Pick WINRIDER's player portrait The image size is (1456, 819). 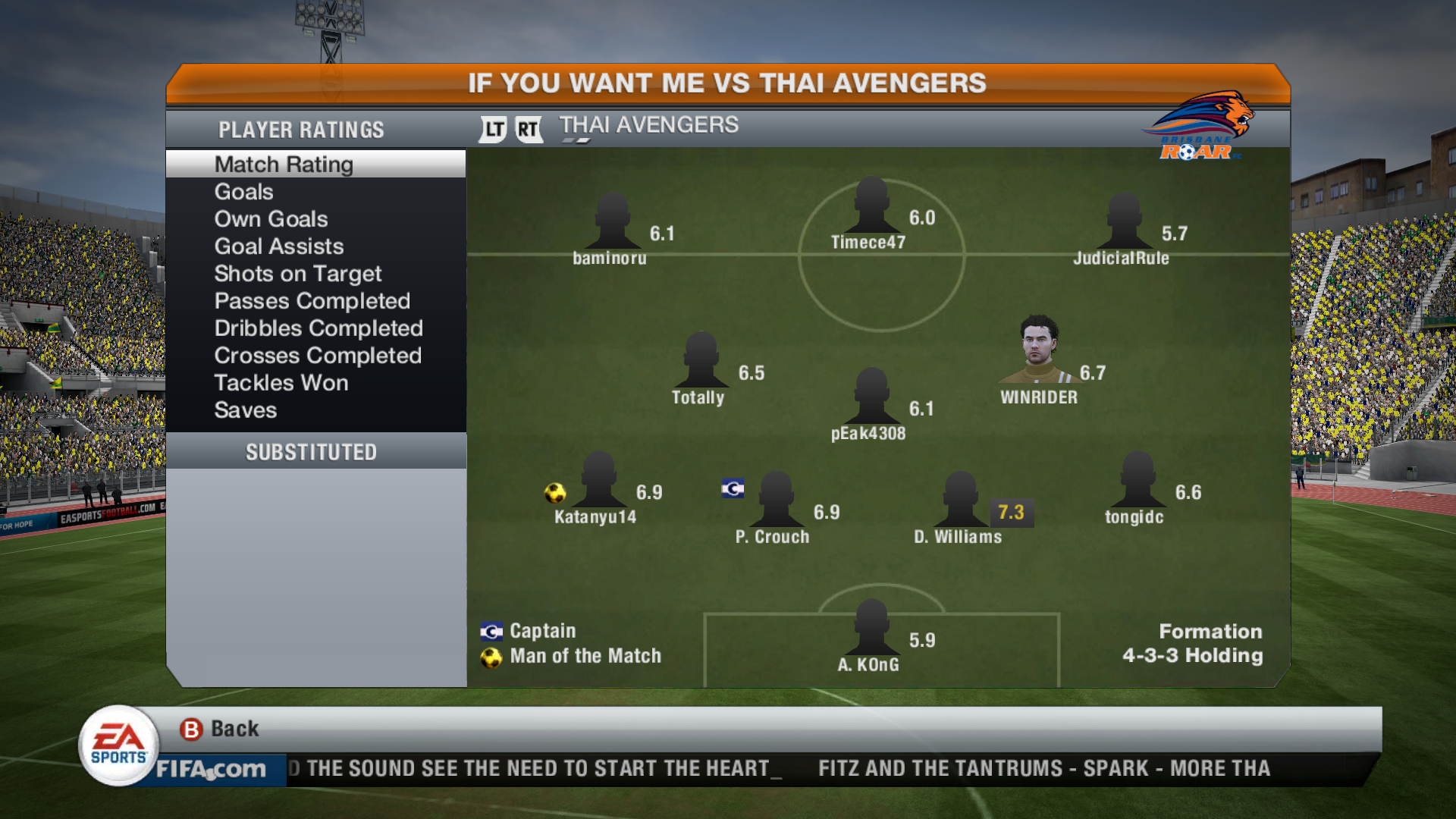coord(1038,350)
